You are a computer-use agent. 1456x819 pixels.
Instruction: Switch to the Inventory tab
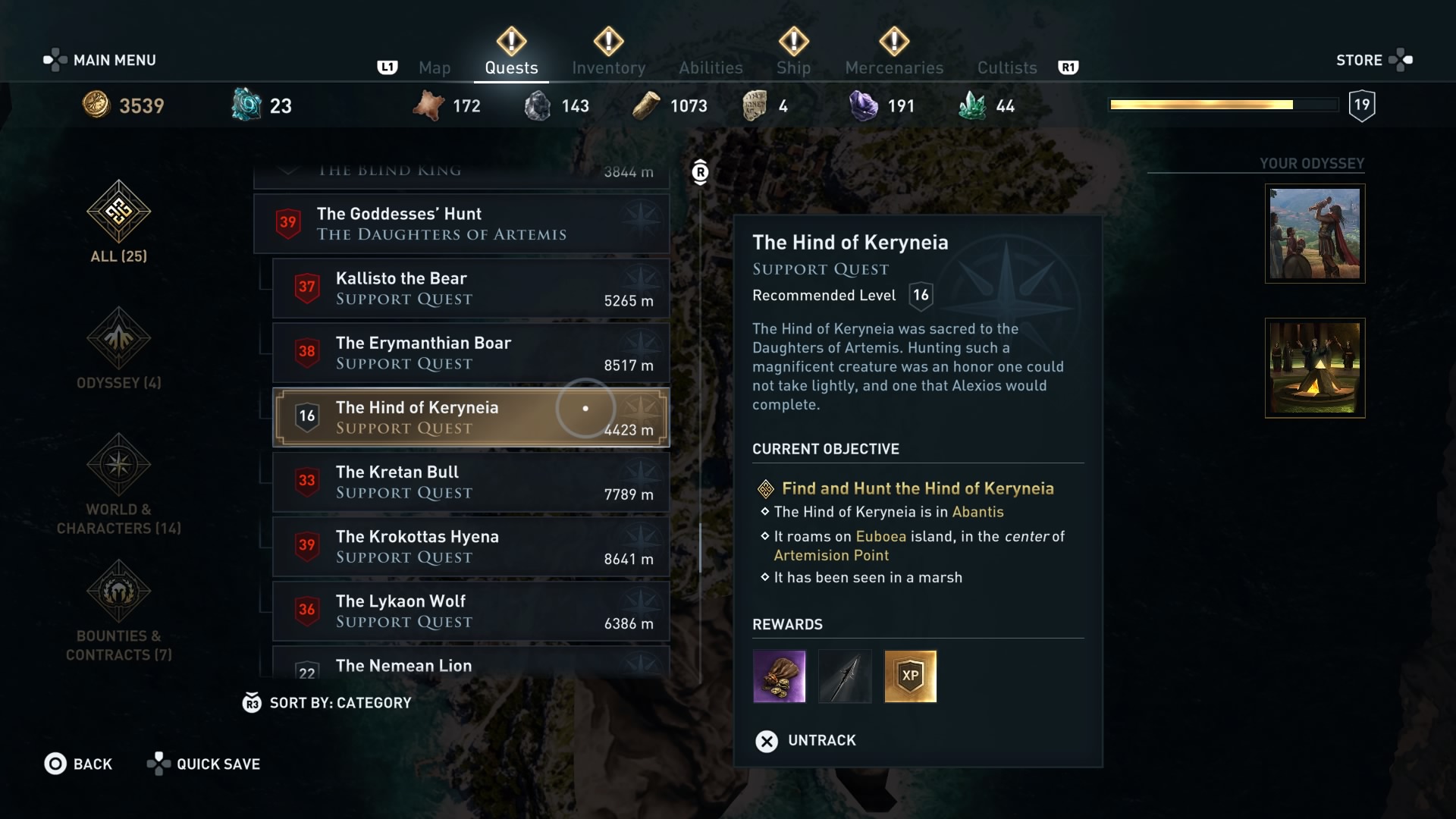coord(608,67)
